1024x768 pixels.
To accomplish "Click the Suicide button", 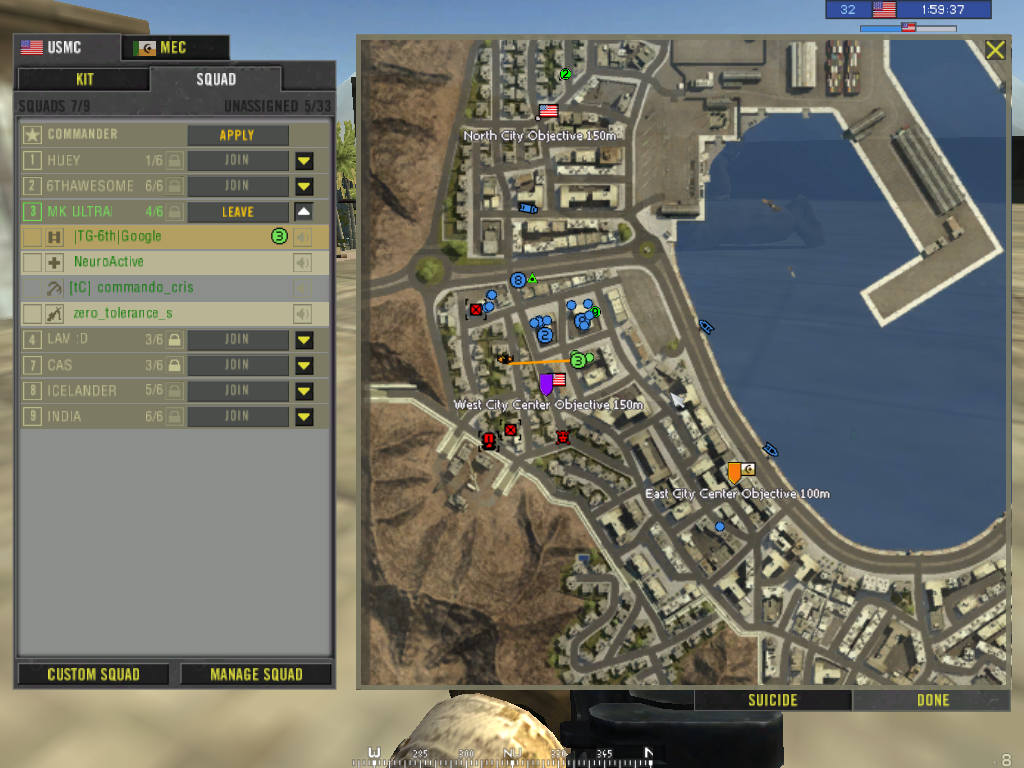I will coord(773,700).
